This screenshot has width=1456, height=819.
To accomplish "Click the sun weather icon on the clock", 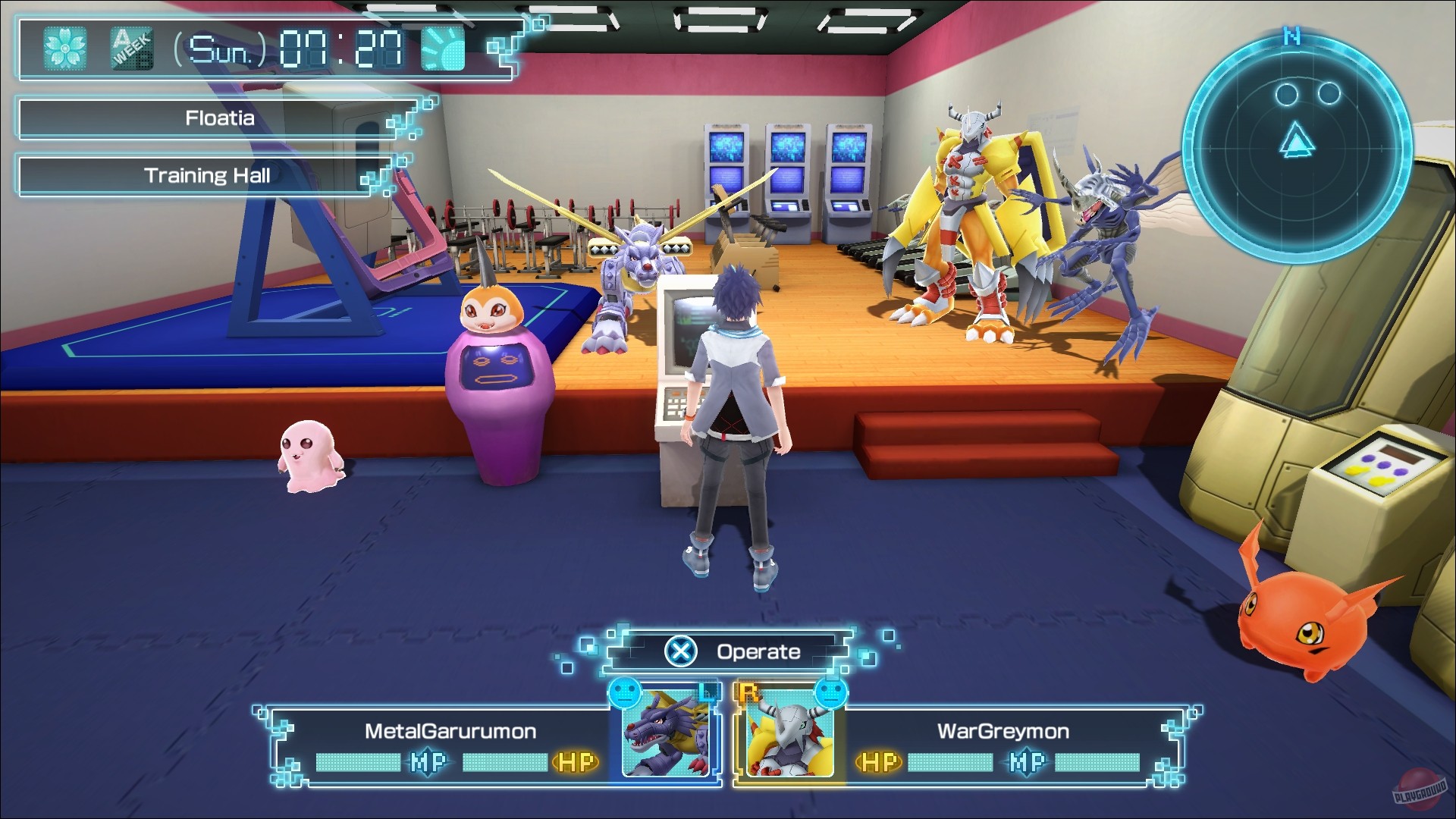I will click(444, 47).
